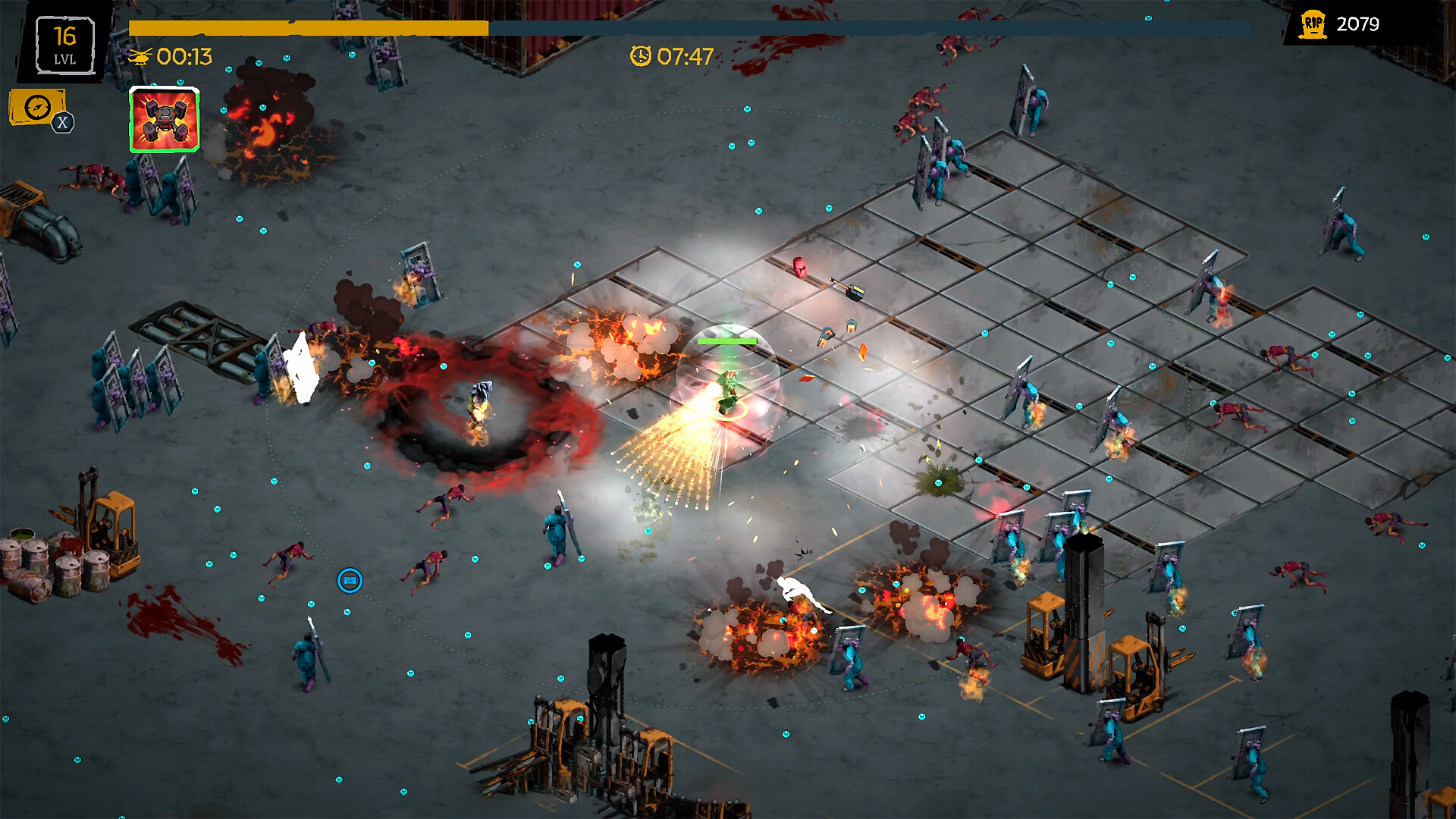Image resolution: width=1456 pixels, height=819 pixels.
Task: Click the player's green health bar
Action: point(730,341)
